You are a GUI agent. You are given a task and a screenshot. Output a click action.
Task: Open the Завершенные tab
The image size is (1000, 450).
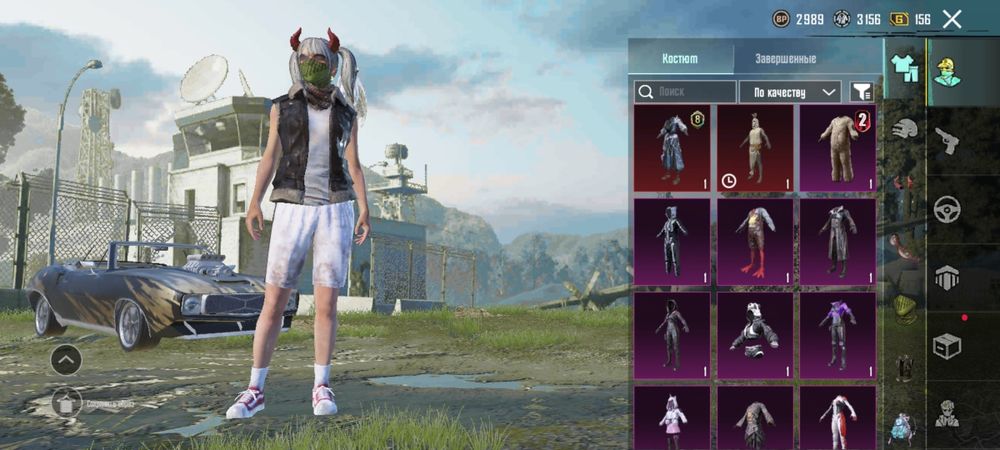pyautogui.click(x=785, y=59)
